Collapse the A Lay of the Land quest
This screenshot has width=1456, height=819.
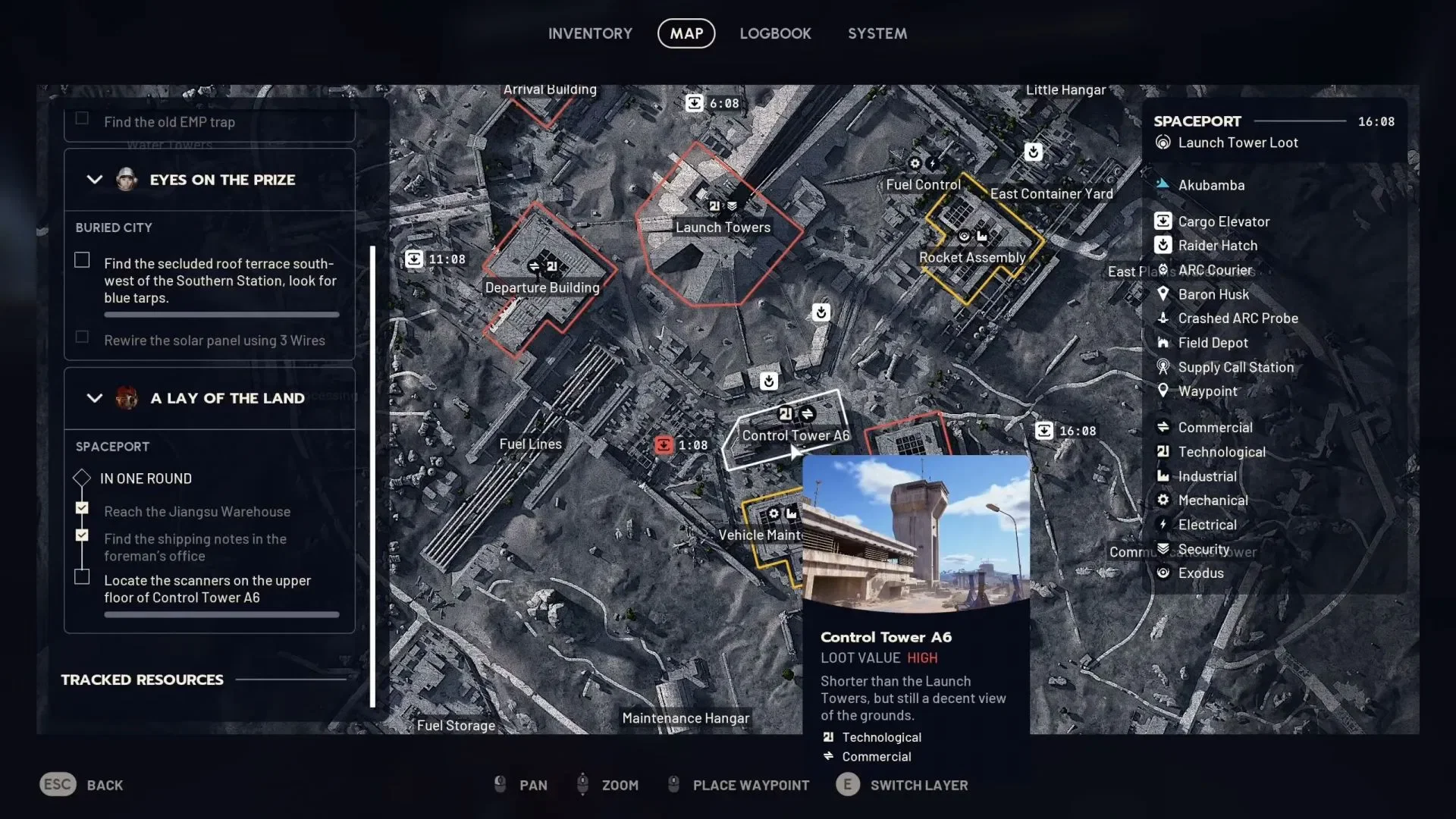point(94,398)
